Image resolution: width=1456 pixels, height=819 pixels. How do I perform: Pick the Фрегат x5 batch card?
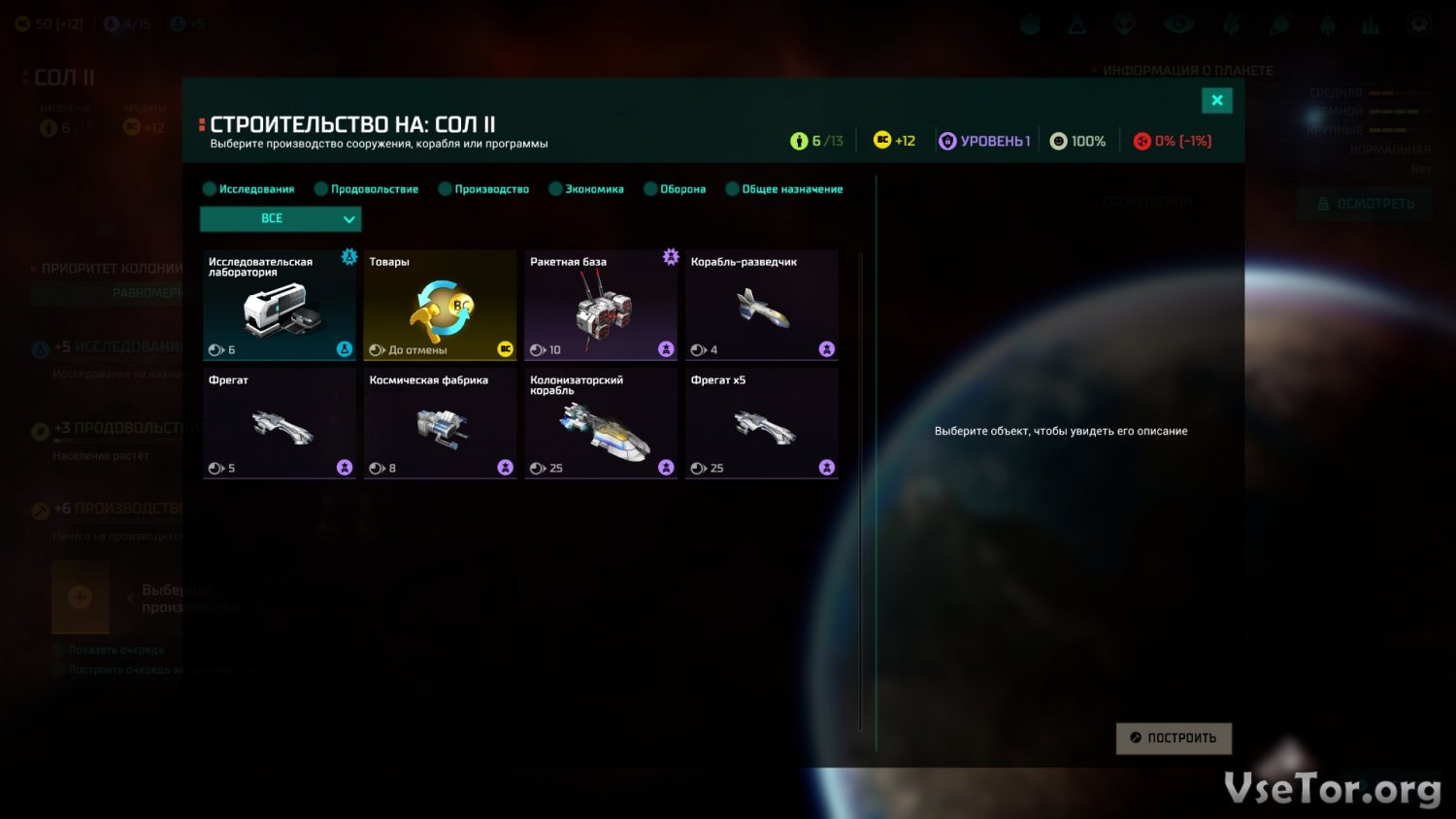[762, 424]
